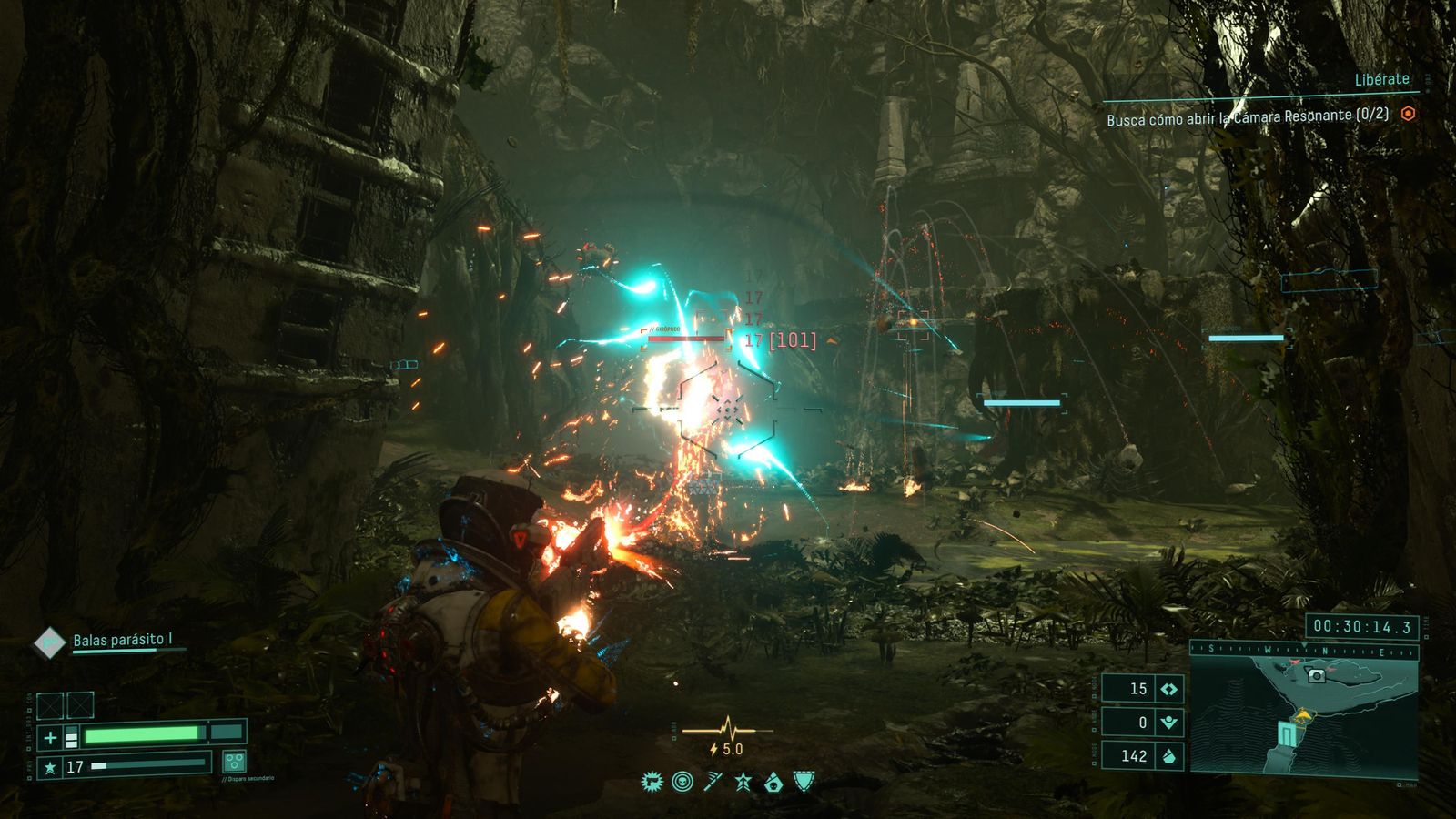Select the slashing blade status icon
Image resolution: width=1456 pixels, height=819 pixels.
(713, 782)
